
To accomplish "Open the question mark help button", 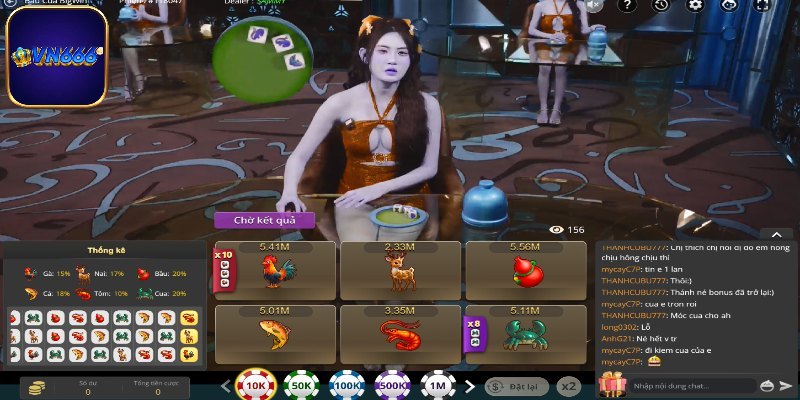I will [627, 5].
